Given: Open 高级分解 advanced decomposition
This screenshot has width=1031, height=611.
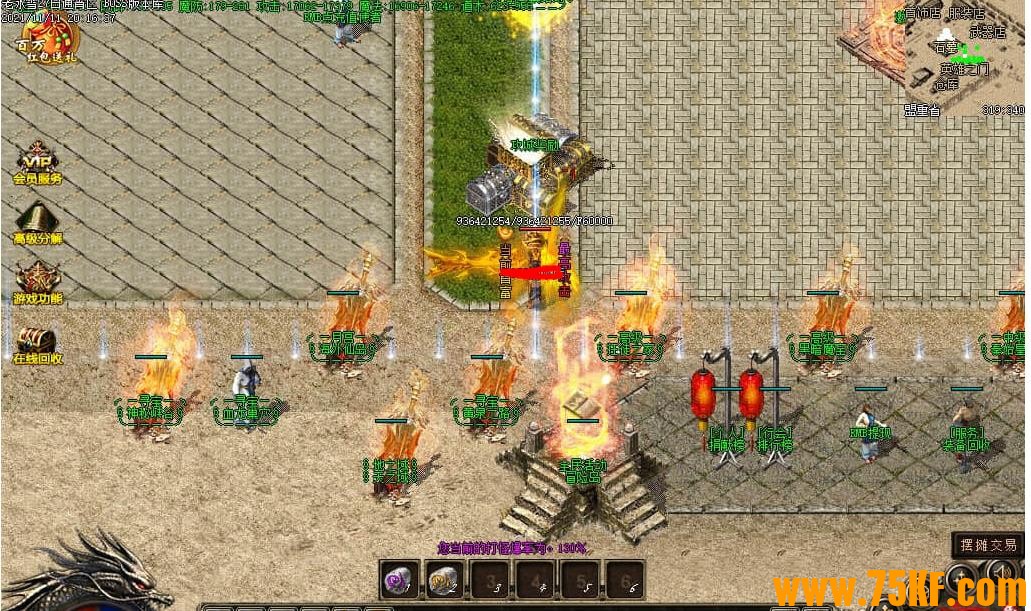Looking at the screenshot, I should tap(38, 224).
